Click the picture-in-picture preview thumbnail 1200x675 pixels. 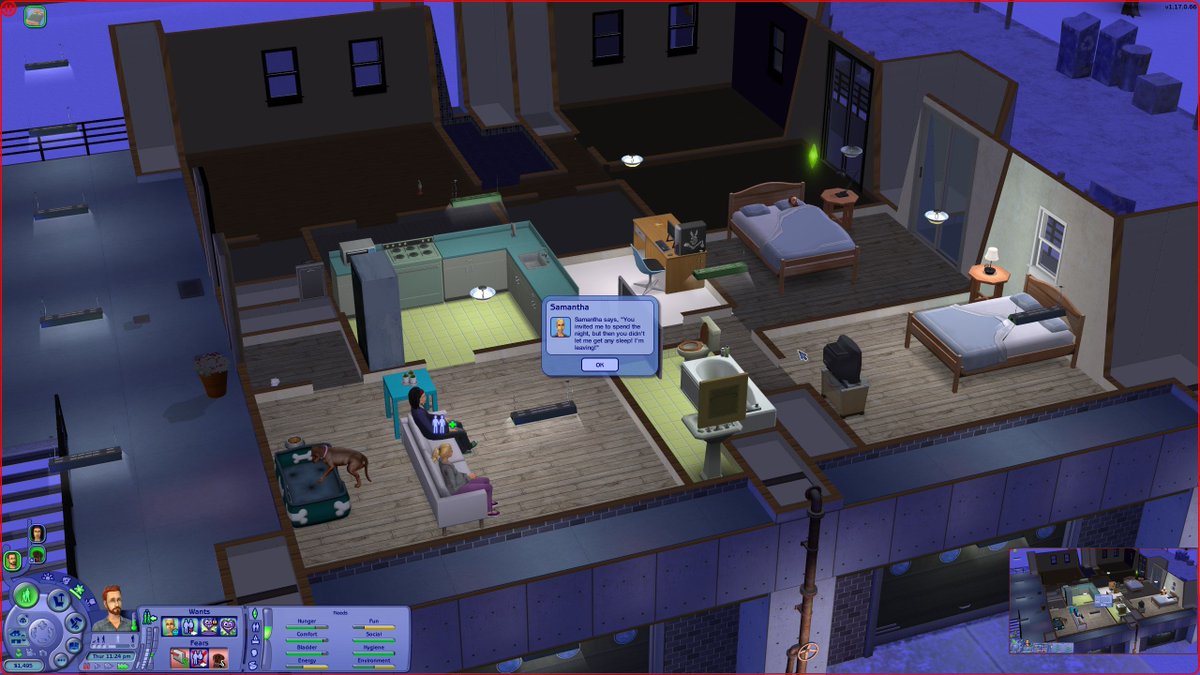(x=1102, y=600)
